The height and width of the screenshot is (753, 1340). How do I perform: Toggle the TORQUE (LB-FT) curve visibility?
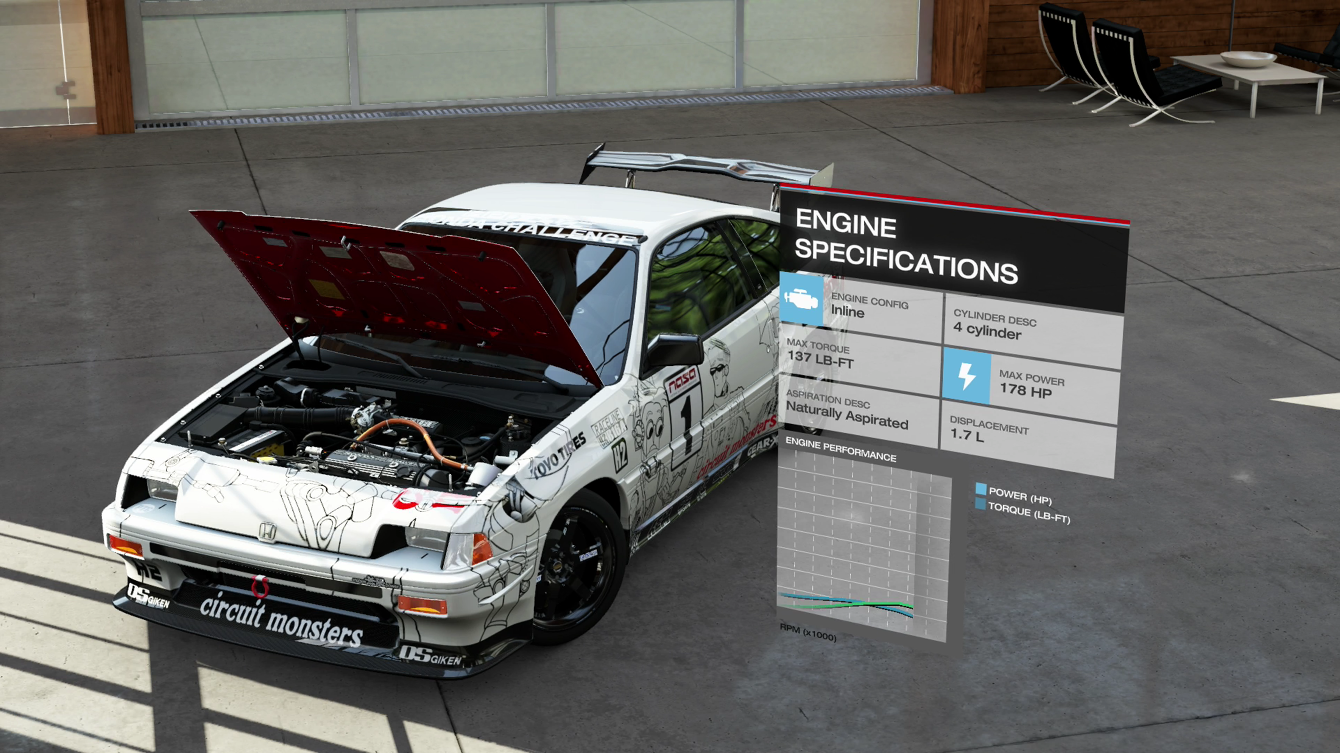982,505
